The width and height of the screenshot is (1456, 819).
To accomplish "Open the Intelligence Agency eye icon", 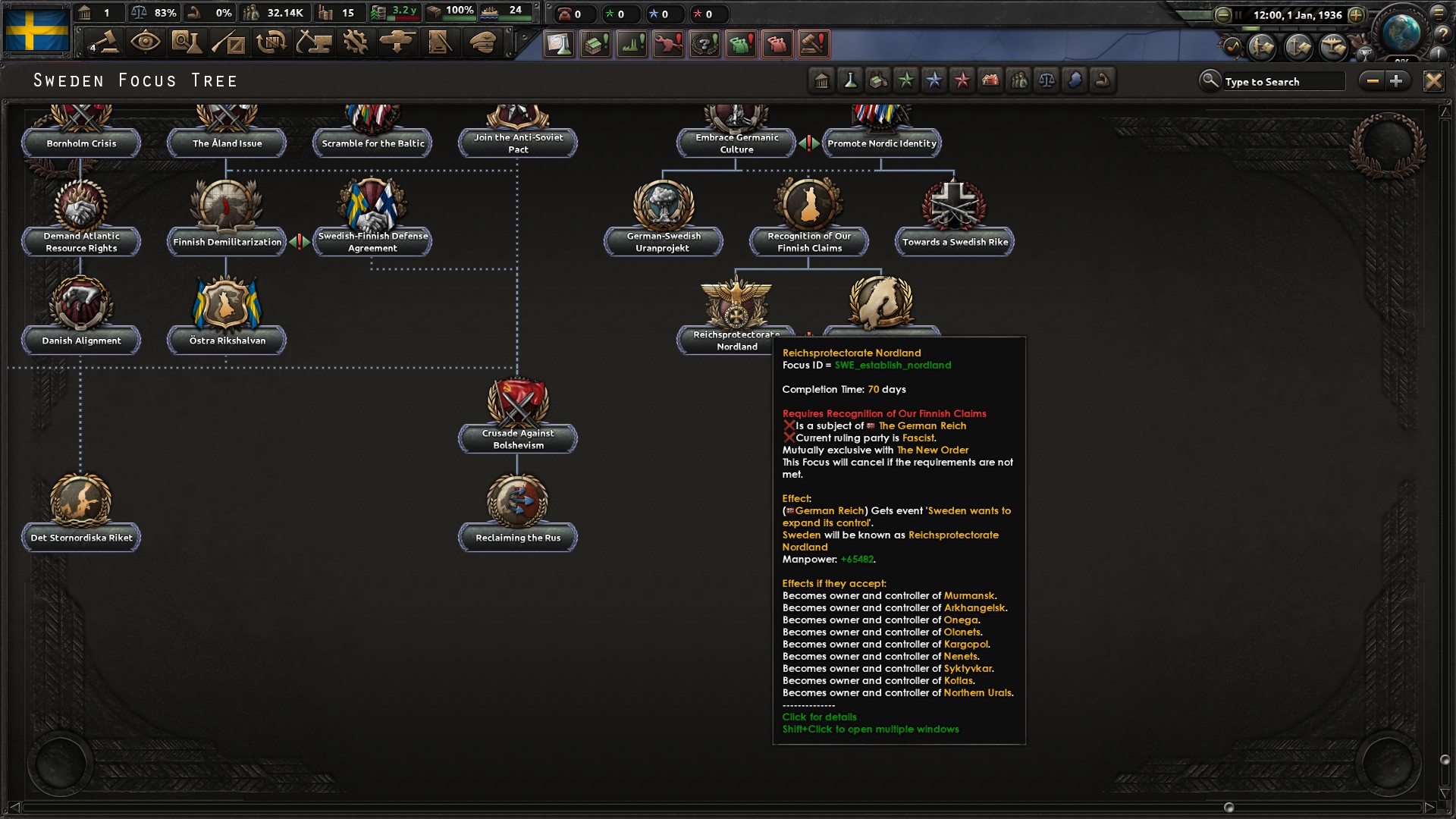I will [x=146, y=43].
